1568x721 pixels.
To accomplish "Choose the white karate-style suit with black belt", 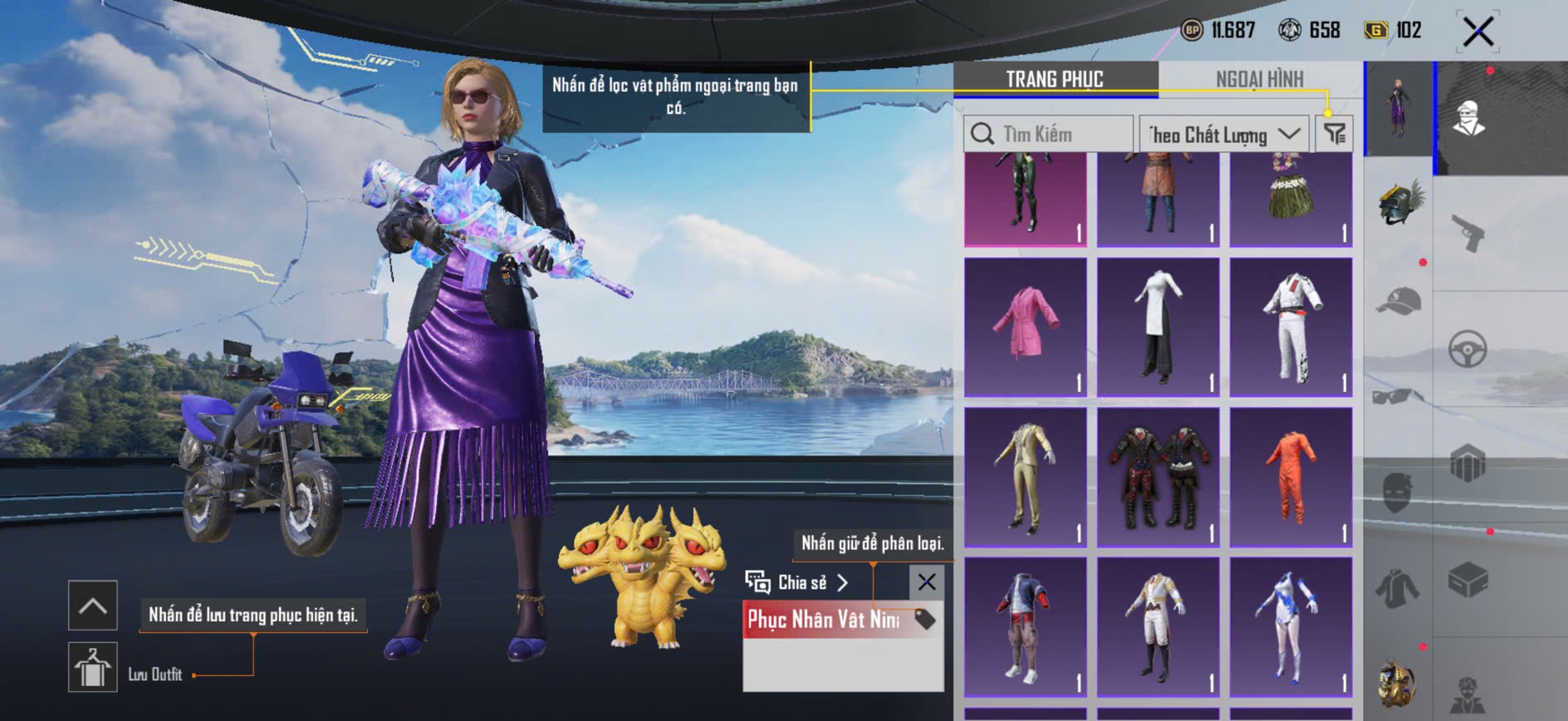I will [1291, 326].
